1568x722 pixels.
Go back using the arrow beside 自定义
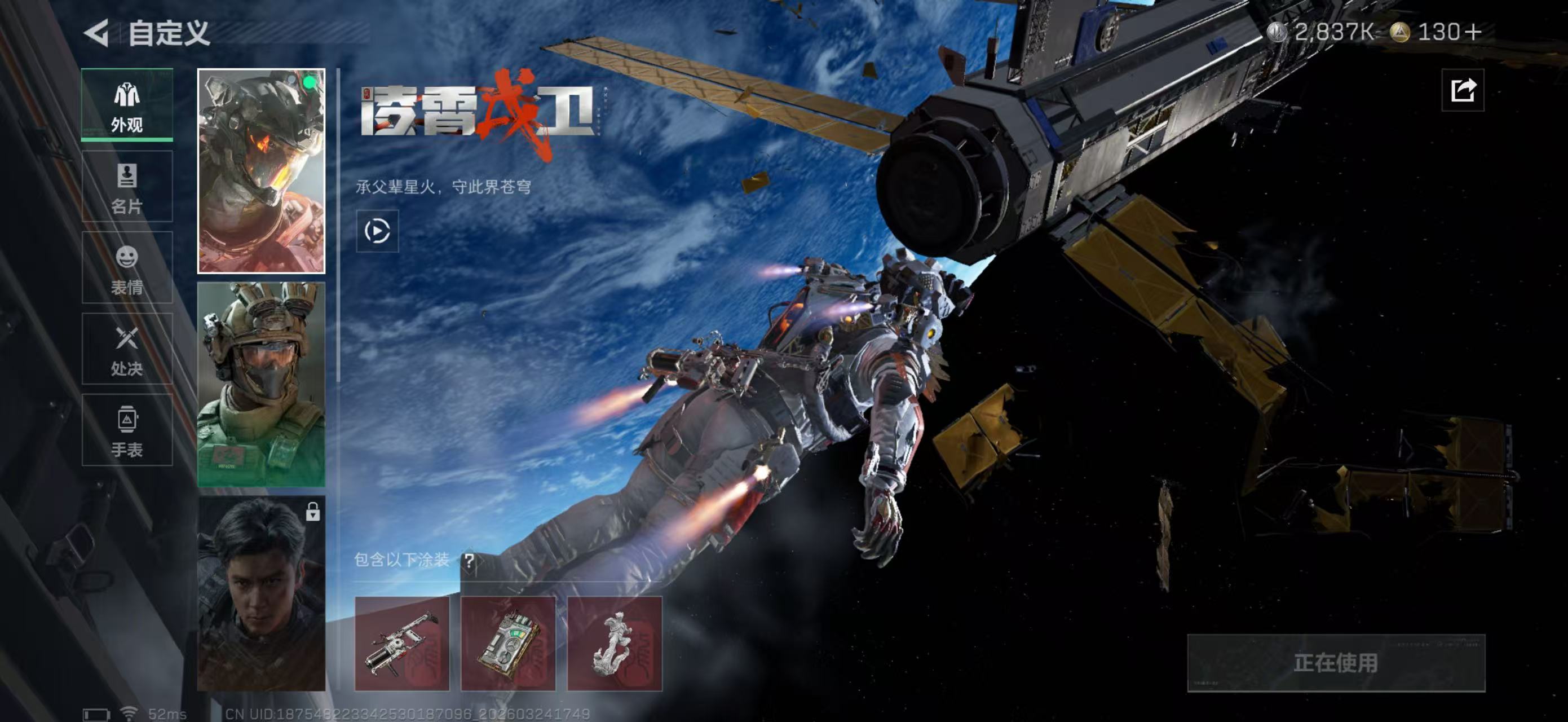[98, 33]
